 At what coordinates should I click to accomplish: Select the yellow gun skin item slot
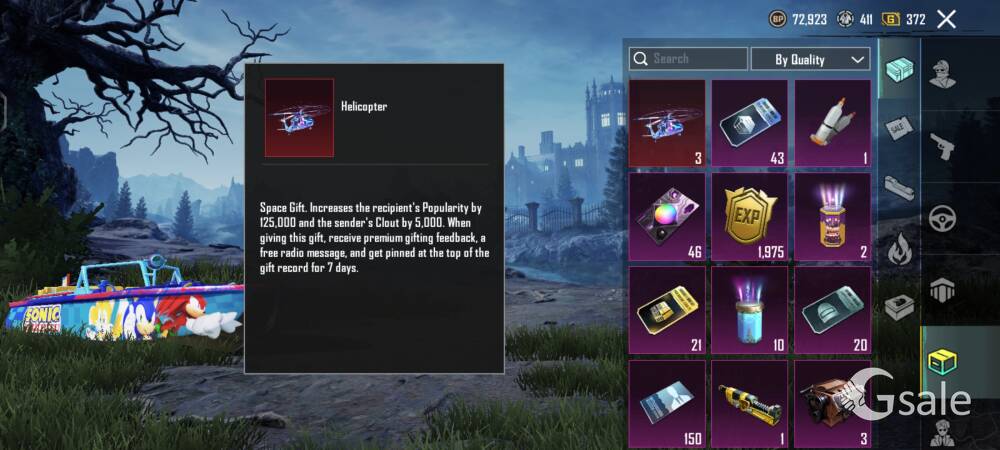749,403
